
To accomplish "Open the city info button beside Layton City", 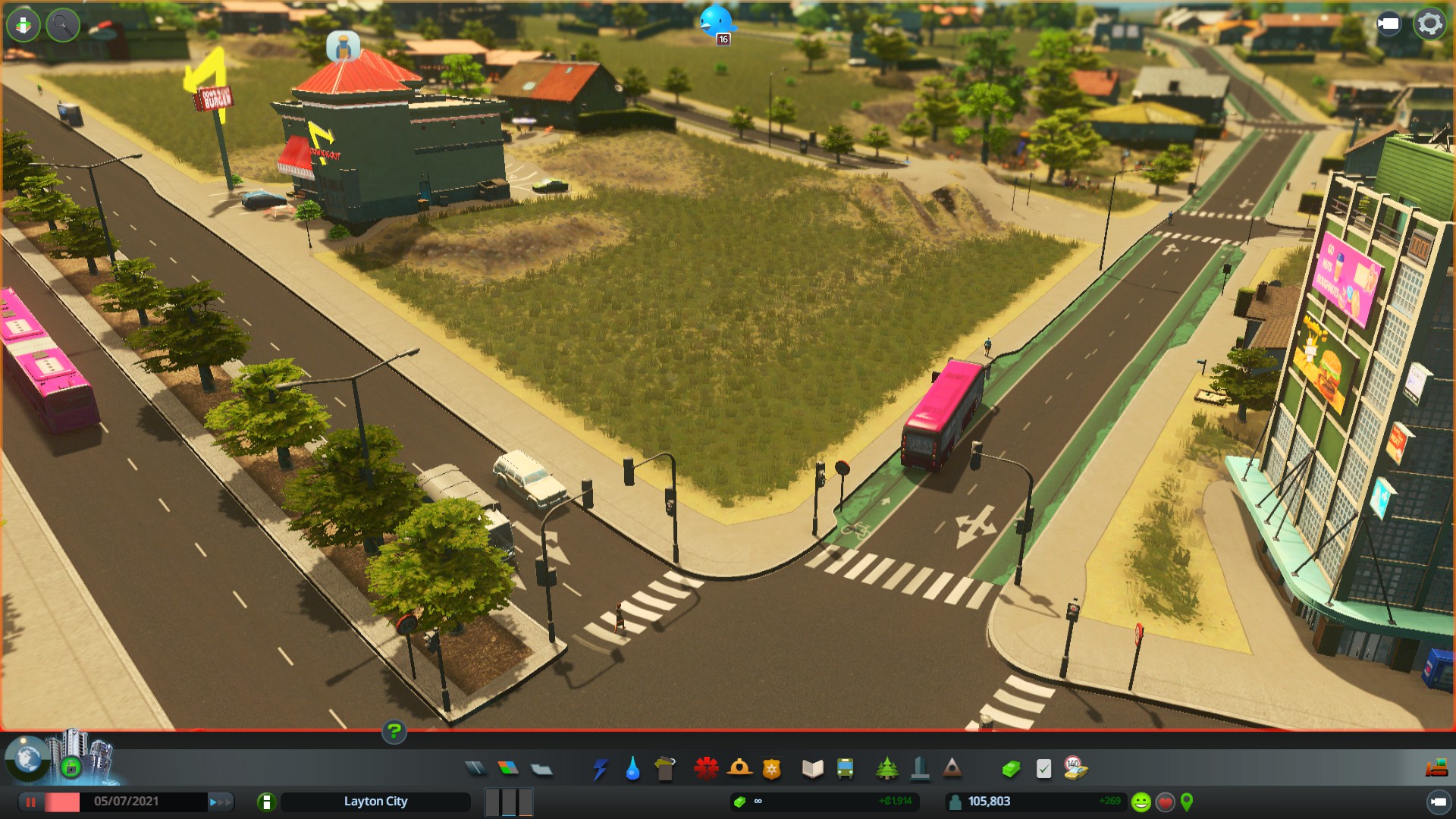I will (x=266, y=802).
